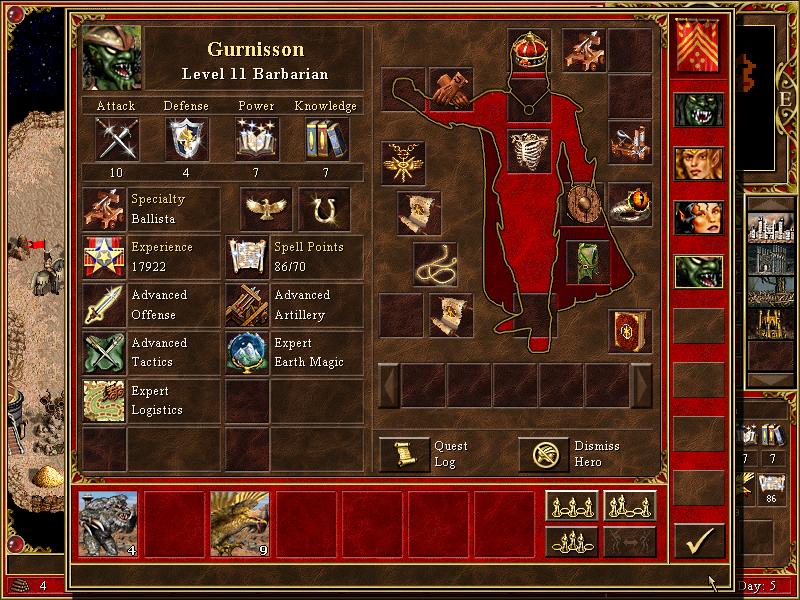This screenshot has width=800, height=600.
Task: Confirm with the checkmark button
Action: [x=698, y=541]
